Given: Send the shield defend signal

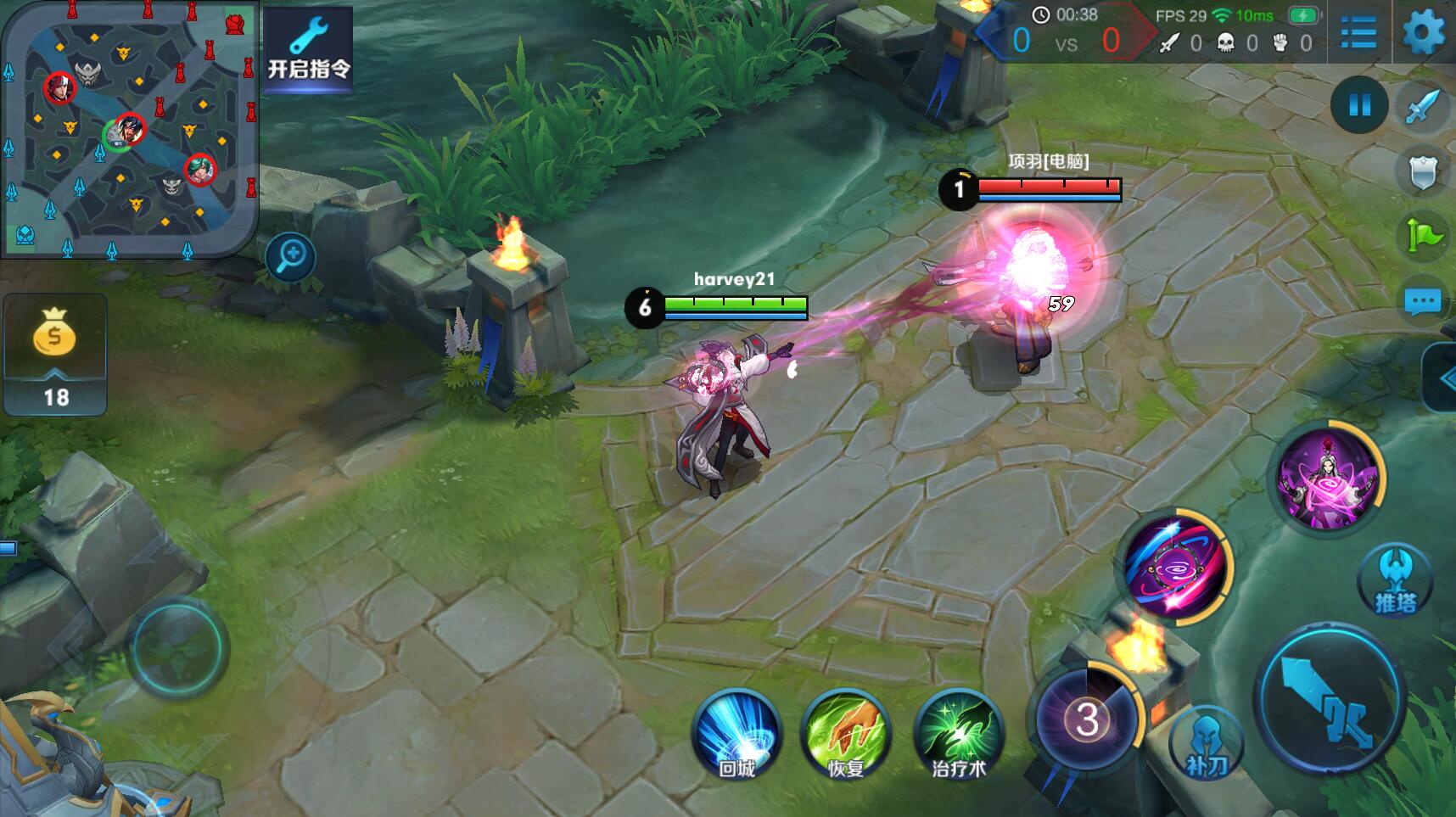Looking at the screenshot, I should click(x=1423, y=171).
